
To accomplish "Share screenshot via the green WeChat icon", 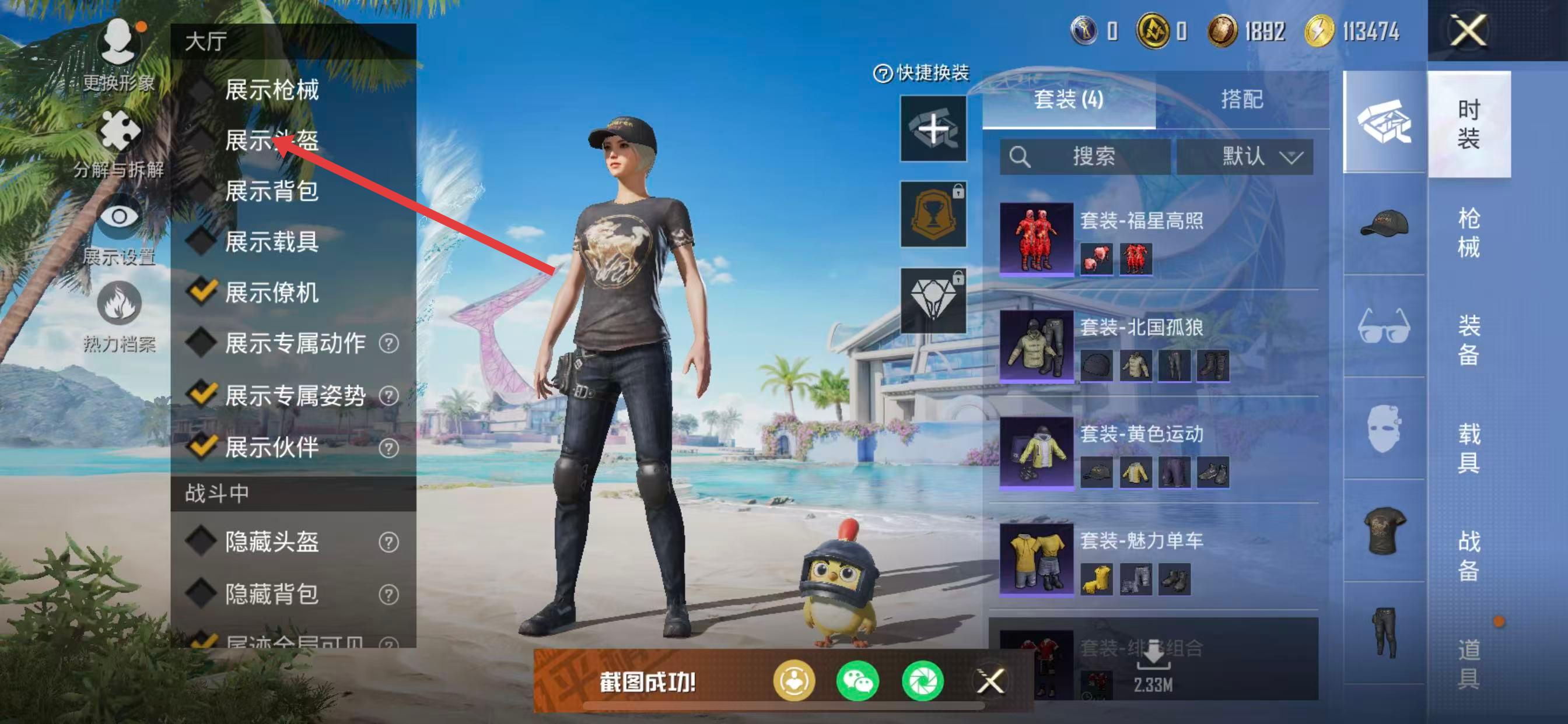I will click(857, 681).
